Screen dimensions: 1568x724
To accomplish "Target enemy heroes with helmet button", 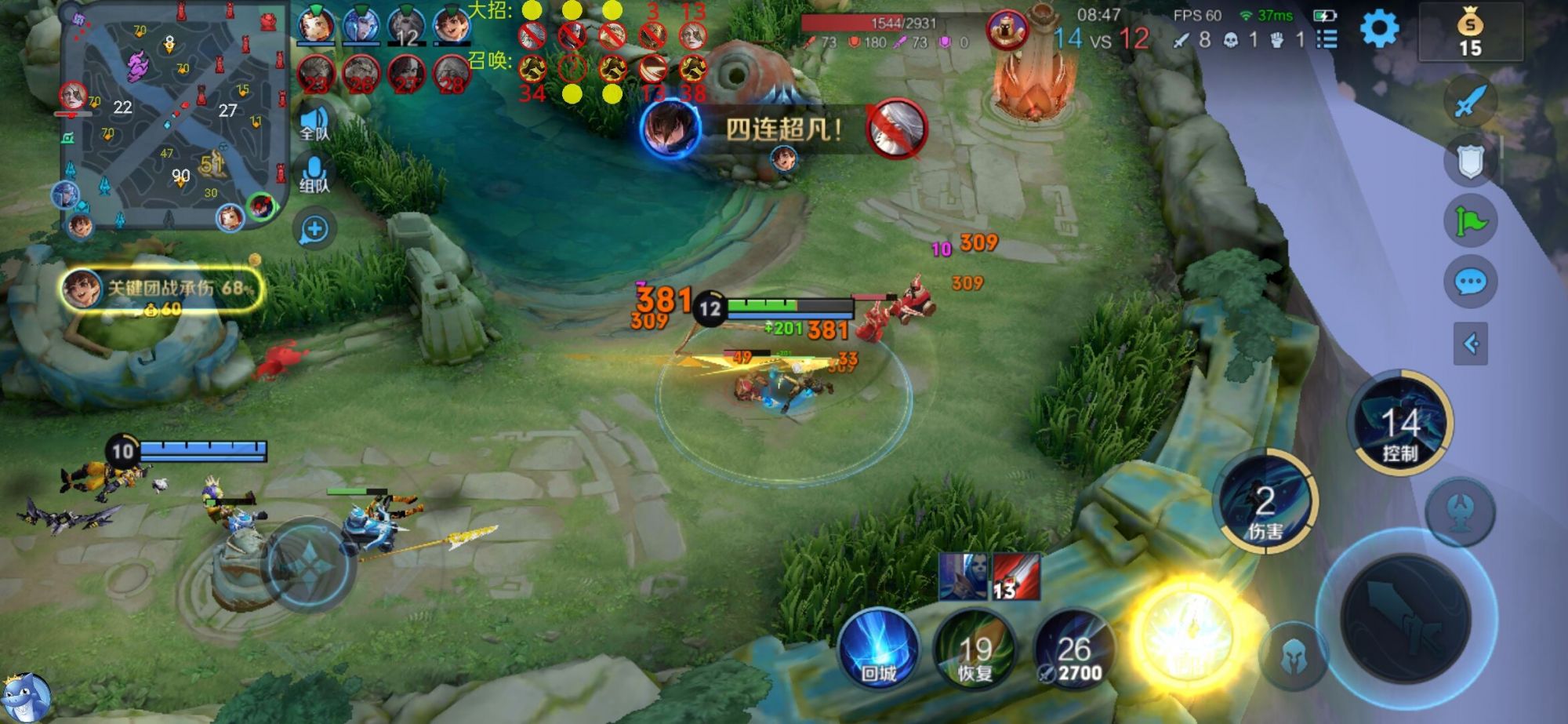I will 1293,657.
